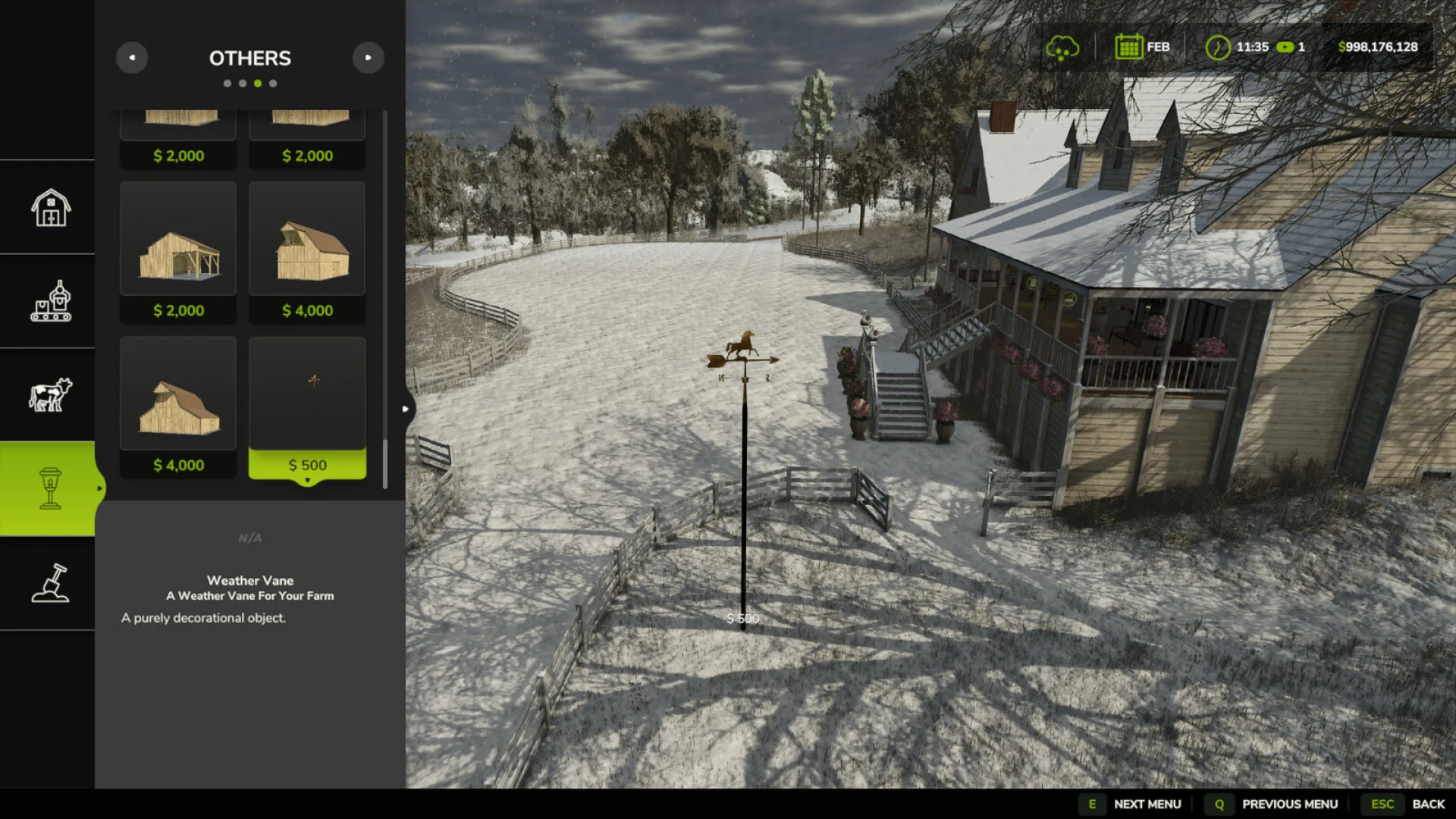Image resolution: width=1456 pixels, height=819 pixels.
Task: Collapse the shop panel with side chevron
Action: click(406, 408)
